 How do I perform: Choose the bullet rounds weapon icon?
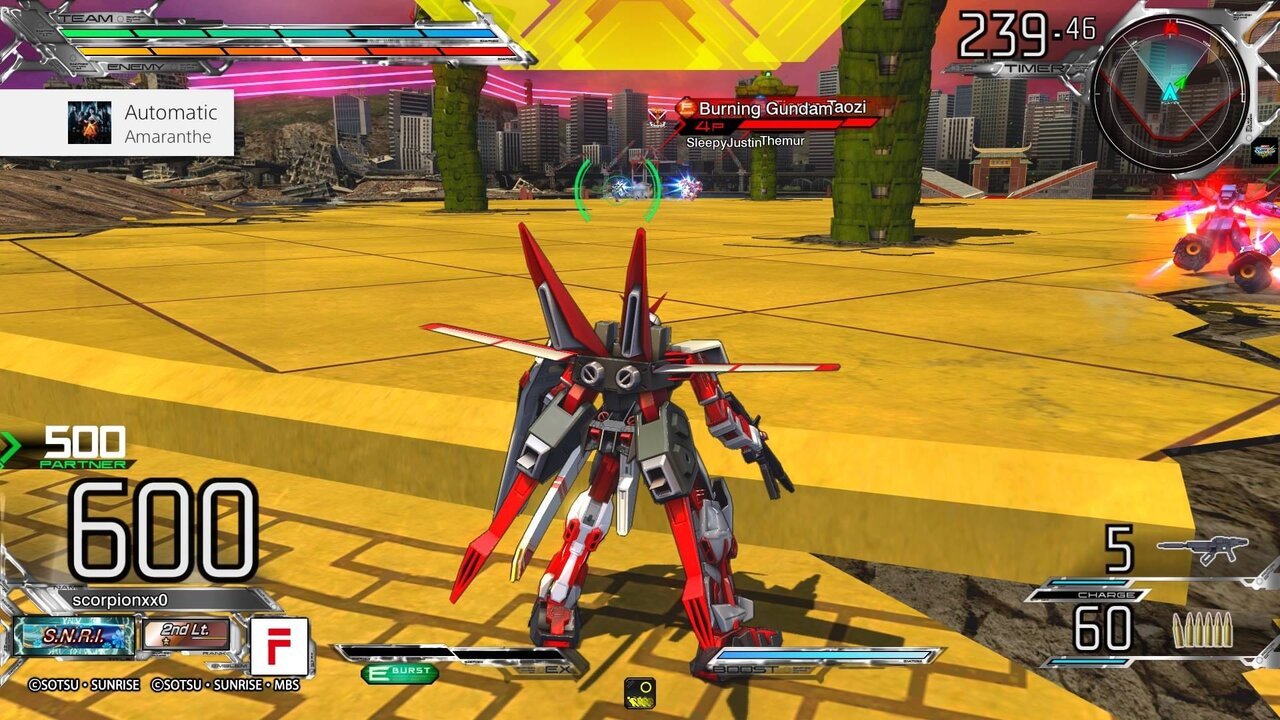[x=1202, y=630]
